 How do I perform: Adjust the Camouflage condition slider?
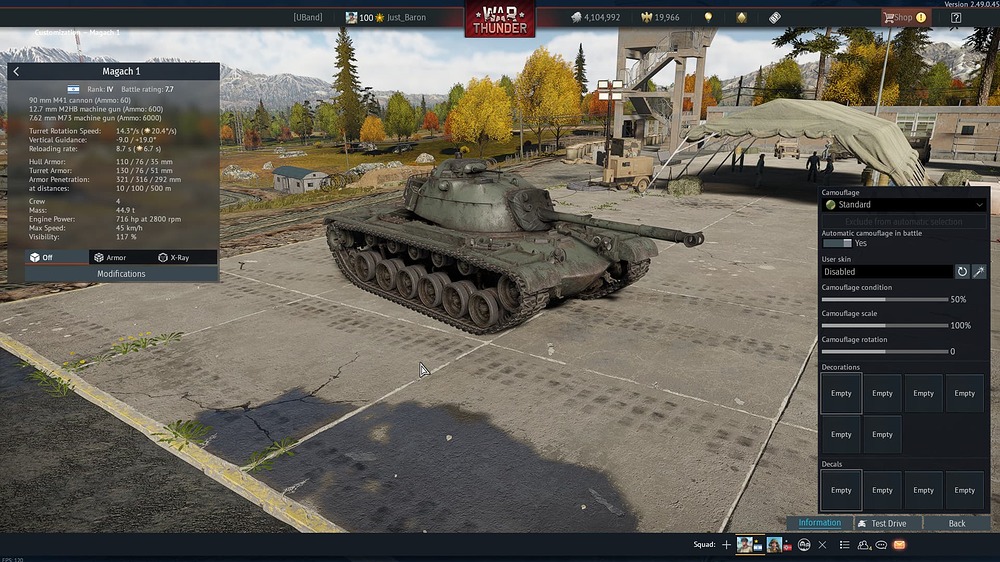[884, 299]
